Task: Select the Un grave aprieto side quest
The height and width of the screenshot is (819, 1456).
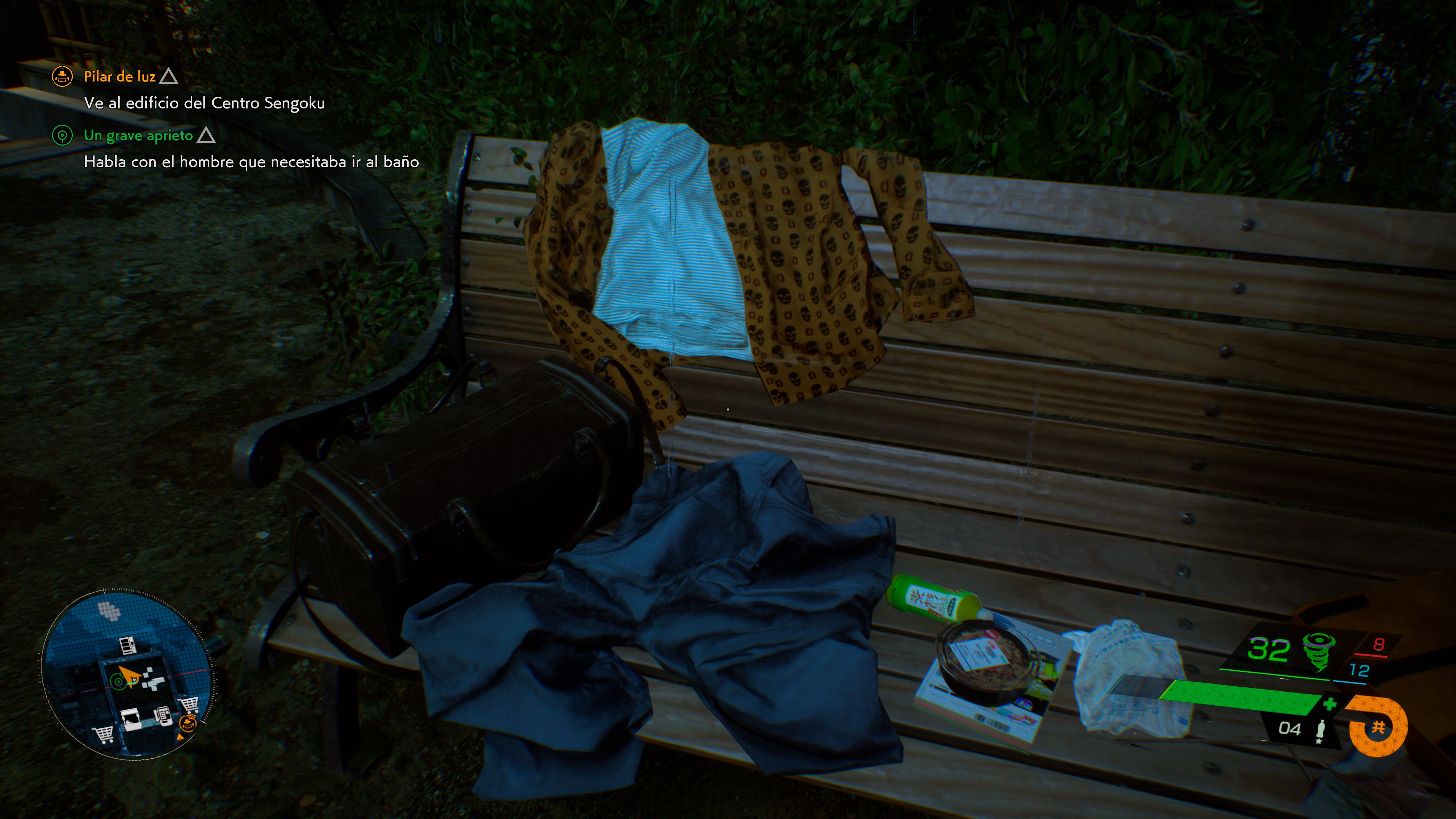Action: click(x=138, y=136)
